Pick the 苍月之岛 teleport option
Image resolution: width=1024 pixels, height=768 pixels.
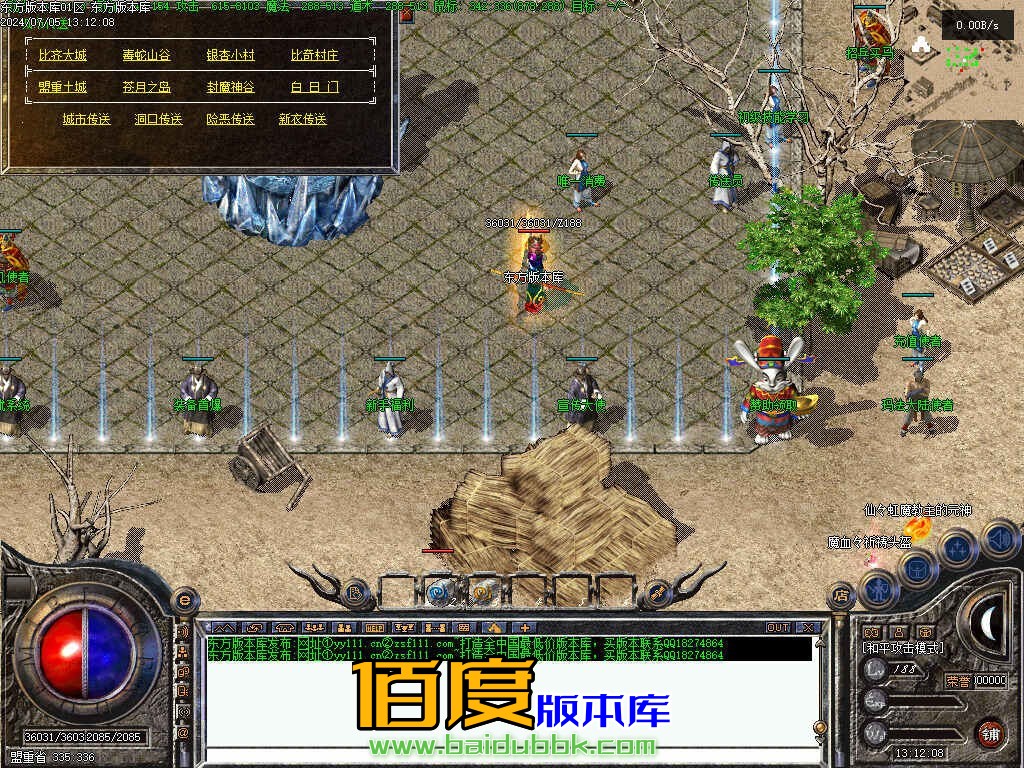pyautogui.click(x=146, y=88)
